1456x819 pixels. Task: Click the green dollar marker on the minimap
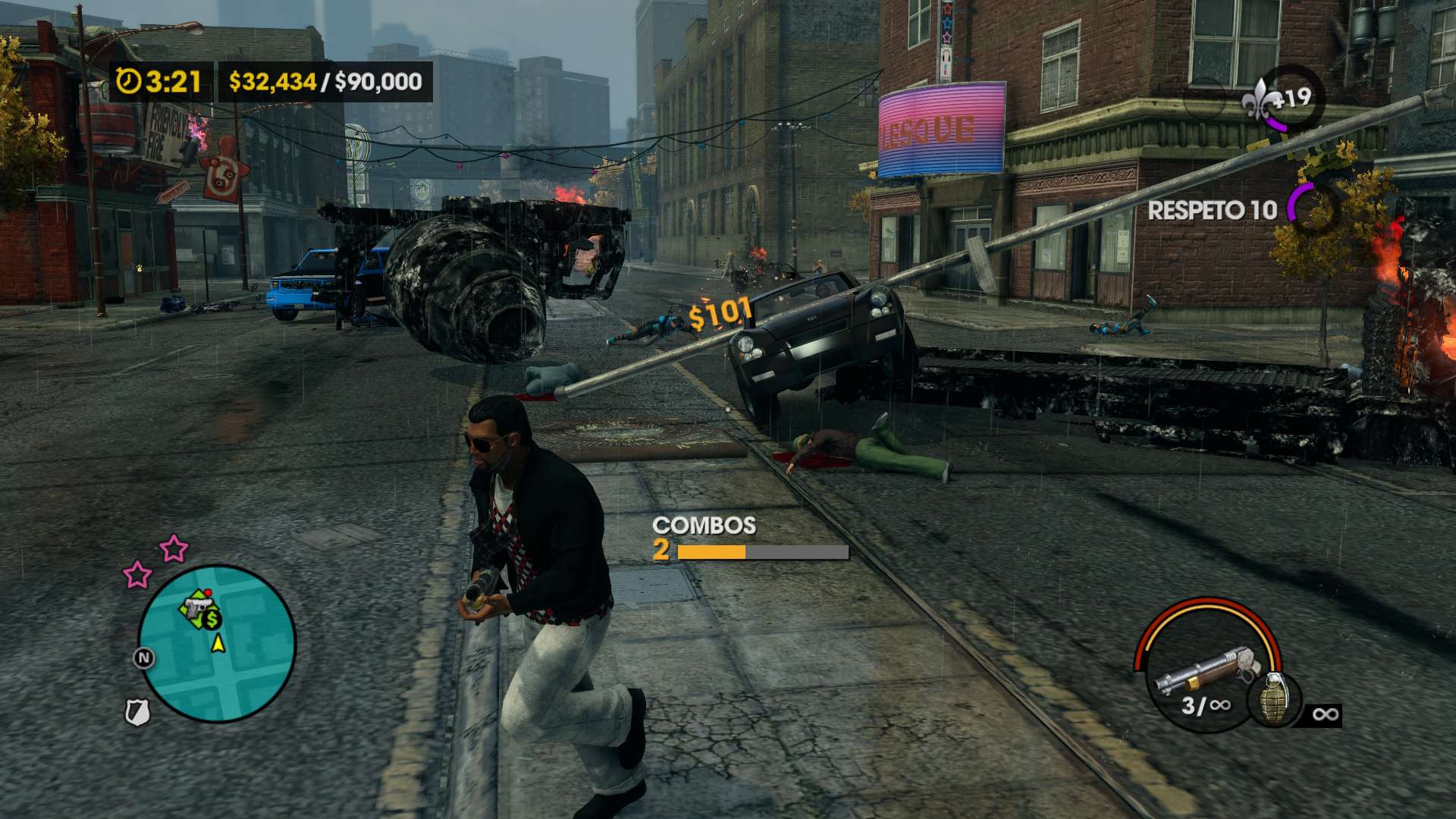(x=212, y=620)
